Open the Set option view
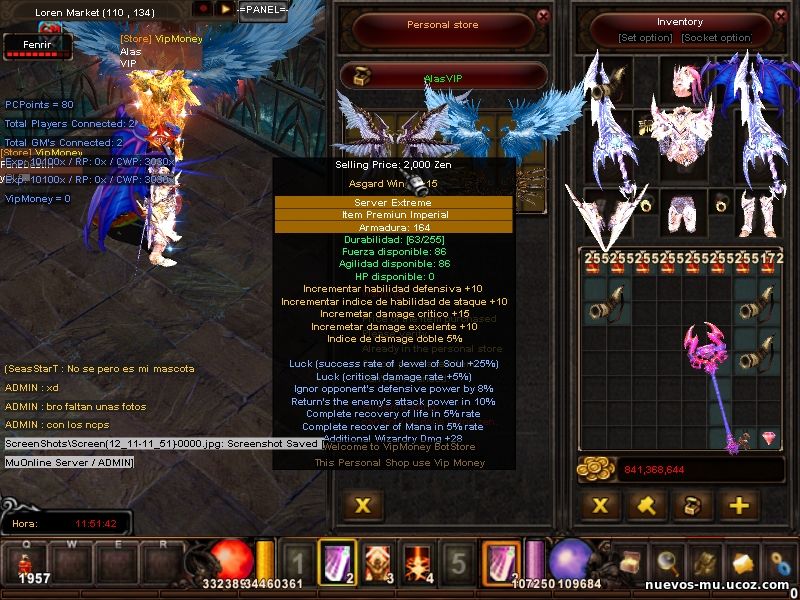 point(645,38)
